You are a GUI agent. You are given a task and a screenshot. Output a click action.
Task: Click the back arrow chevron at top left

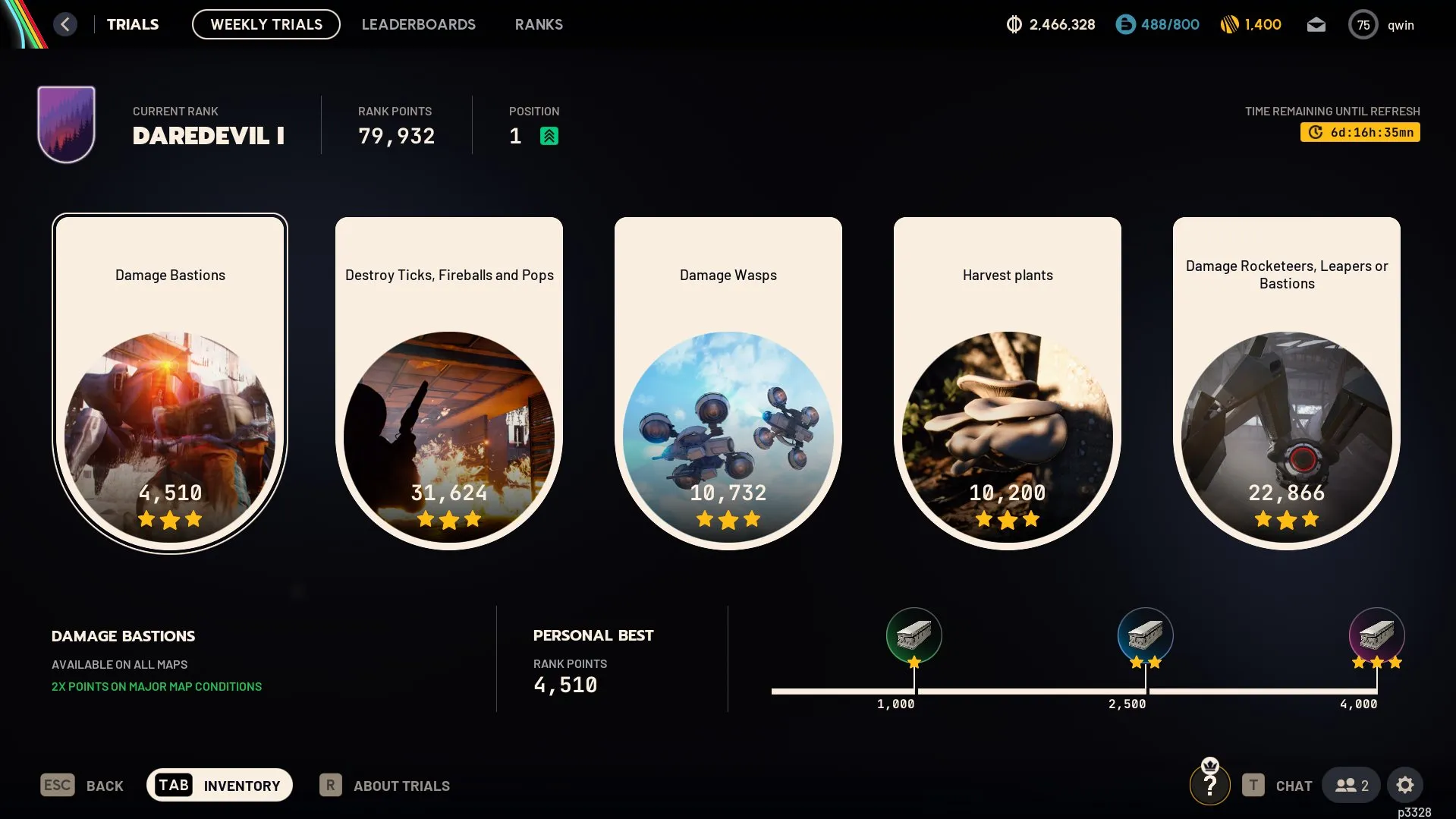click(65, 24)
